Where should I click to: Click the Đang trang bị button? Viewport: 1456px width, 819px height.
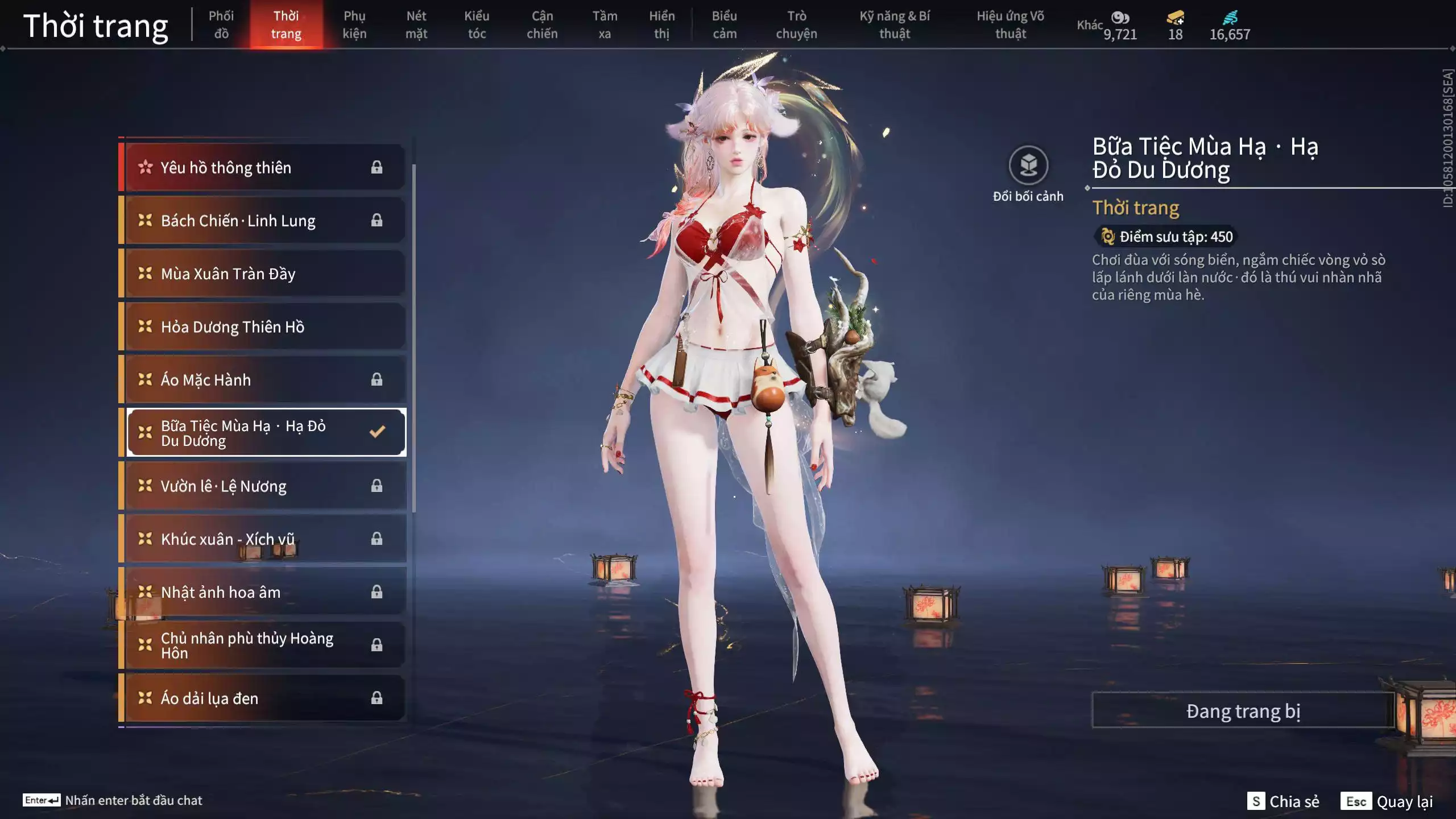point(1243,711)
